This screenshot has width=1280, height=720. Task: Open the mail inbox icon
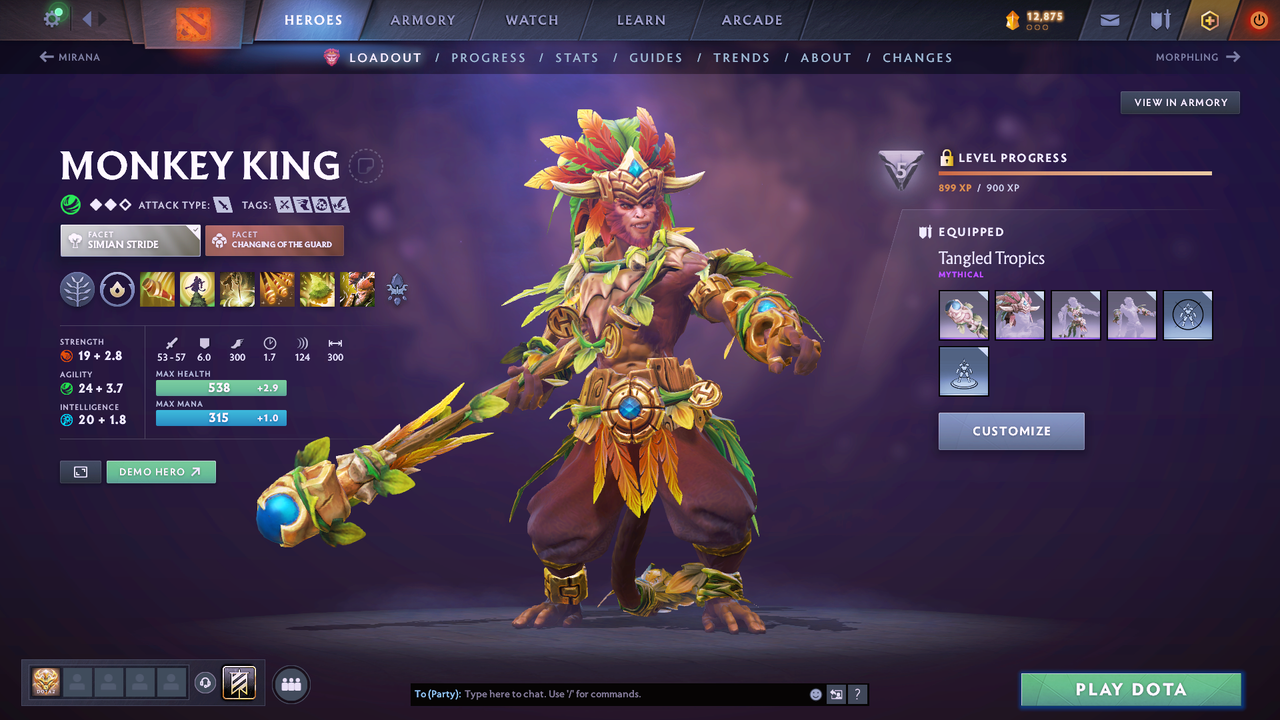1108,19
